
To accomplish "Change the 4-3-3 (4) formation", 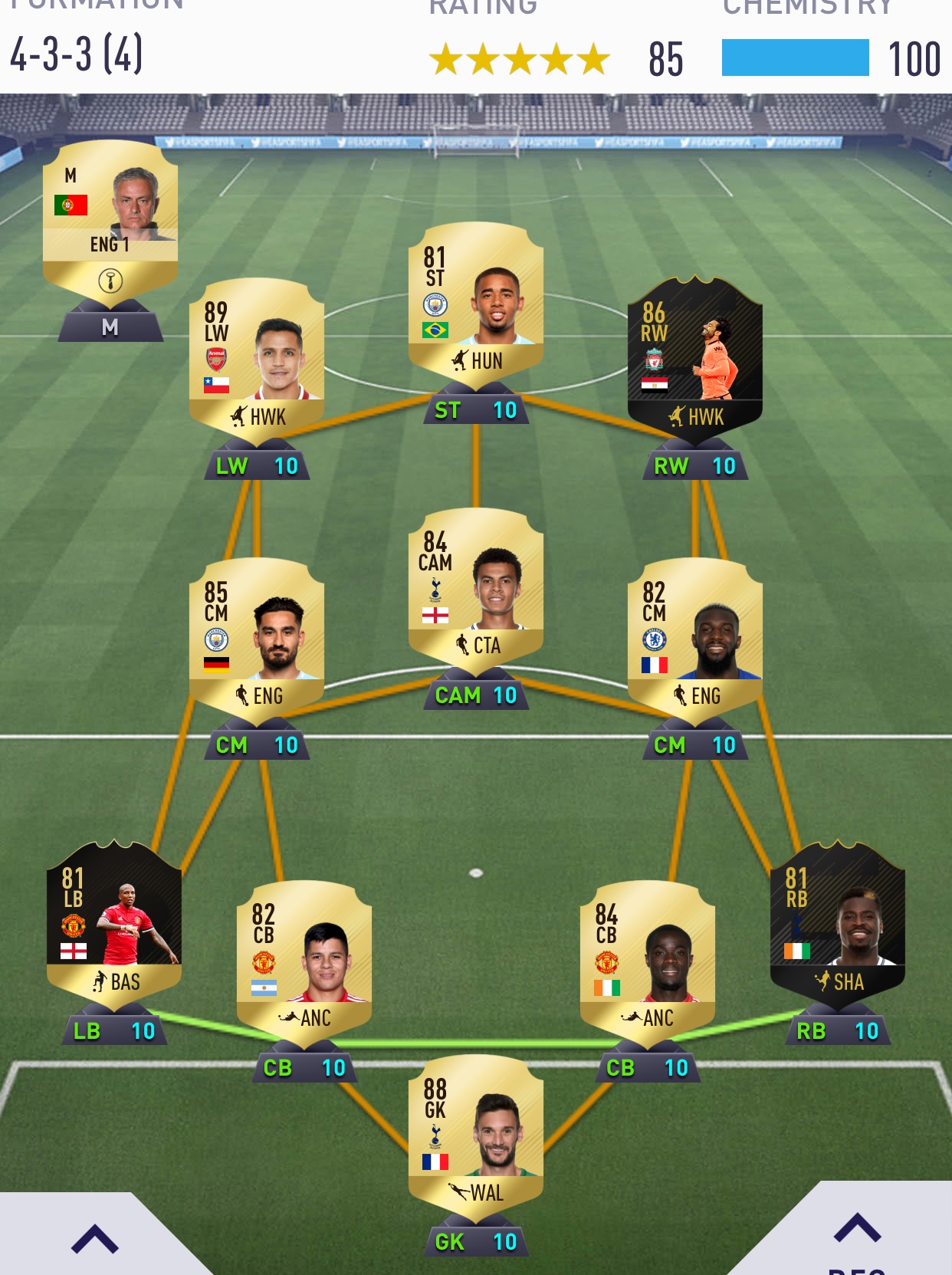I will (x=77, y=55).
